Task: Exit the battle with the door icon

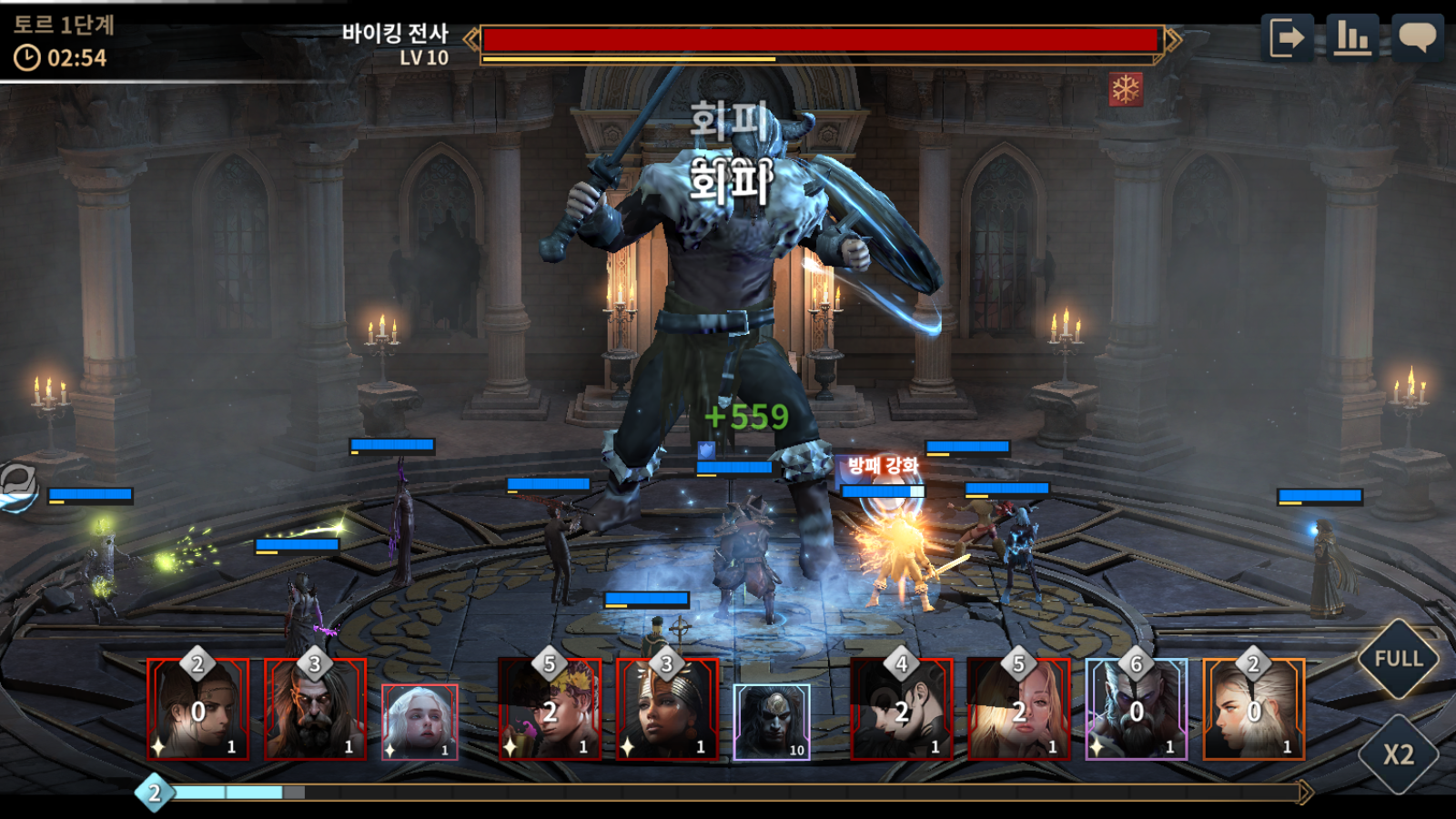Action: point(1287,38)
